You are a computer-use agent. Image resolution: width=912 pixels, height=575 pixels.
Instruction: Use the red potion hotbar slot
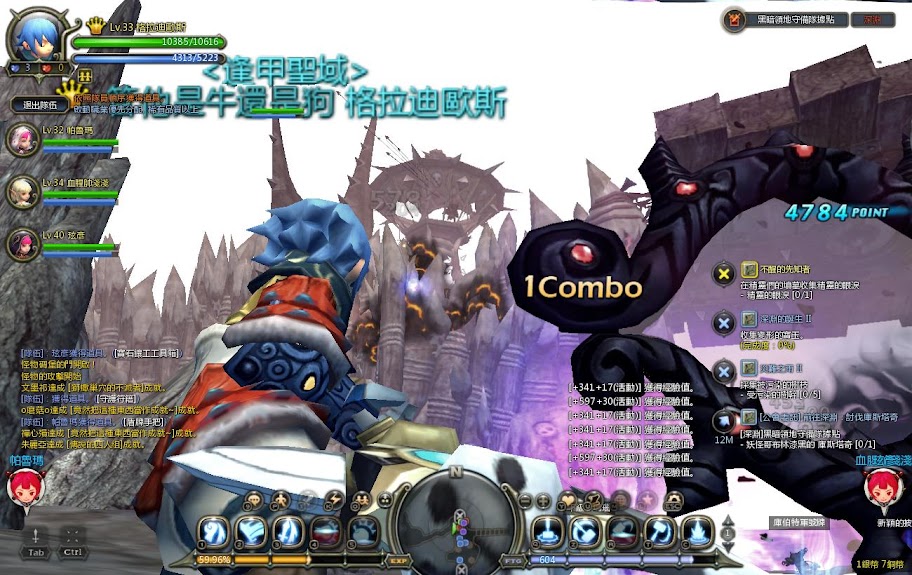click(x=325, y=530)
